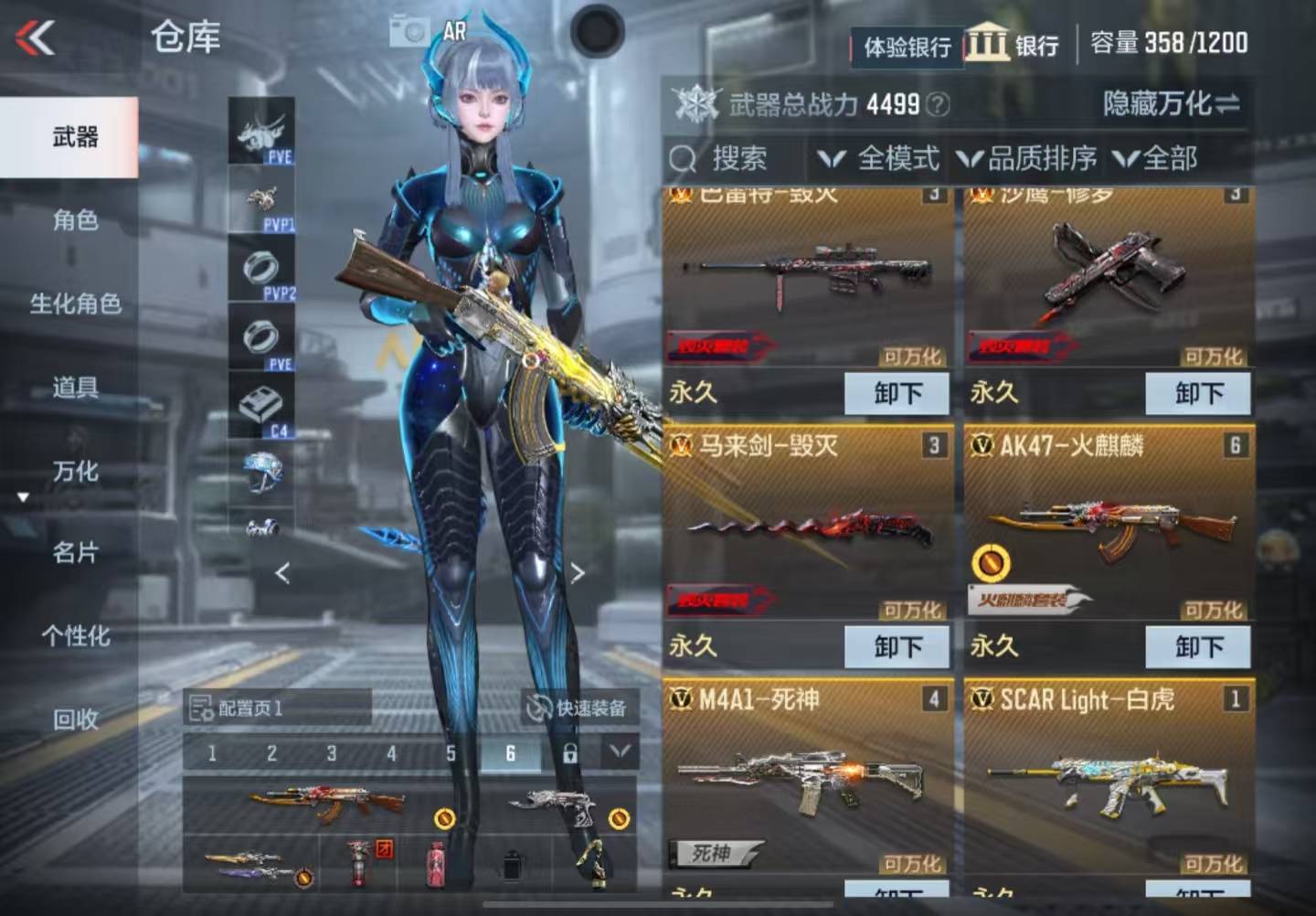Open the AR camera view
The height and width of the screenshot is (916, 1316).
coord(429,32)
